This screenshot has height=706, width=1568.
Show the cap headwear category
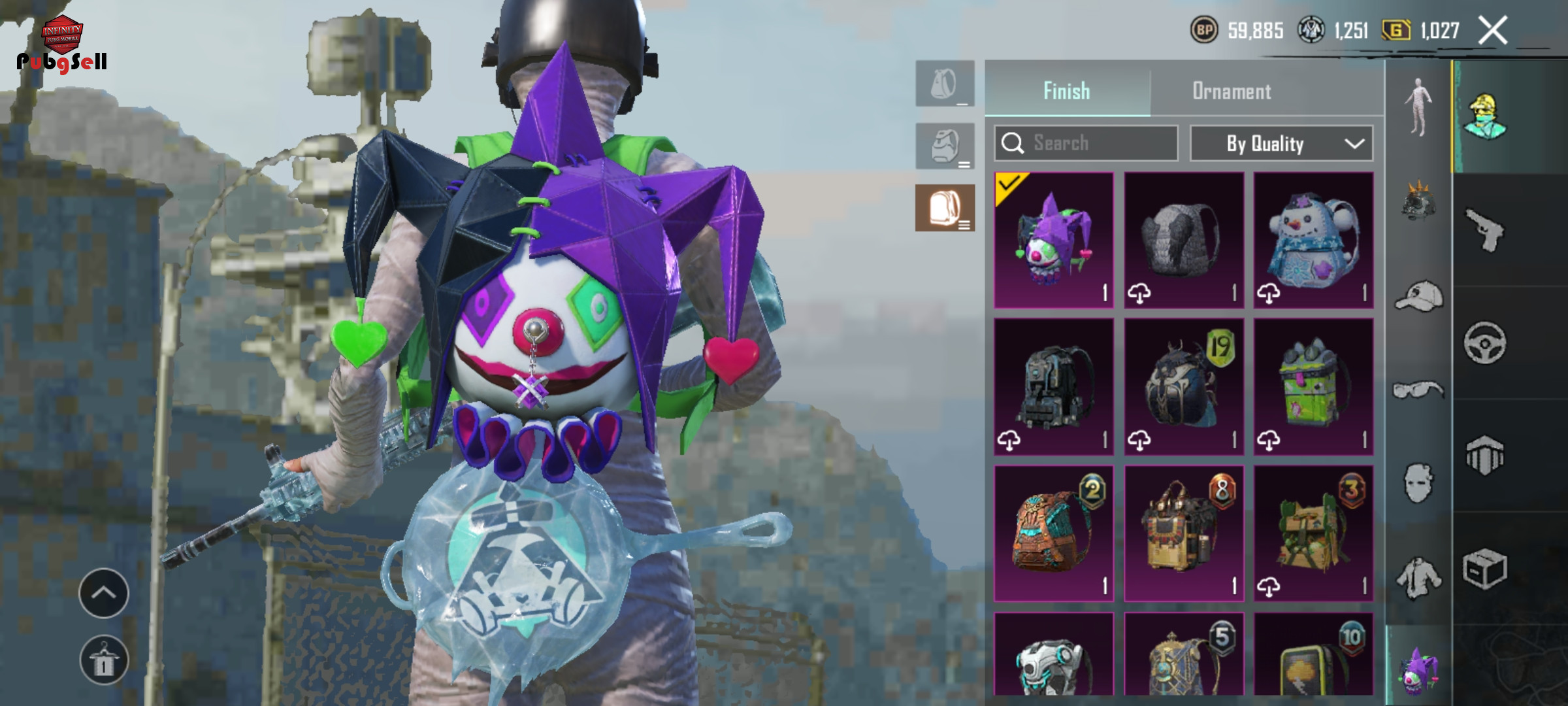[1418, 296]
